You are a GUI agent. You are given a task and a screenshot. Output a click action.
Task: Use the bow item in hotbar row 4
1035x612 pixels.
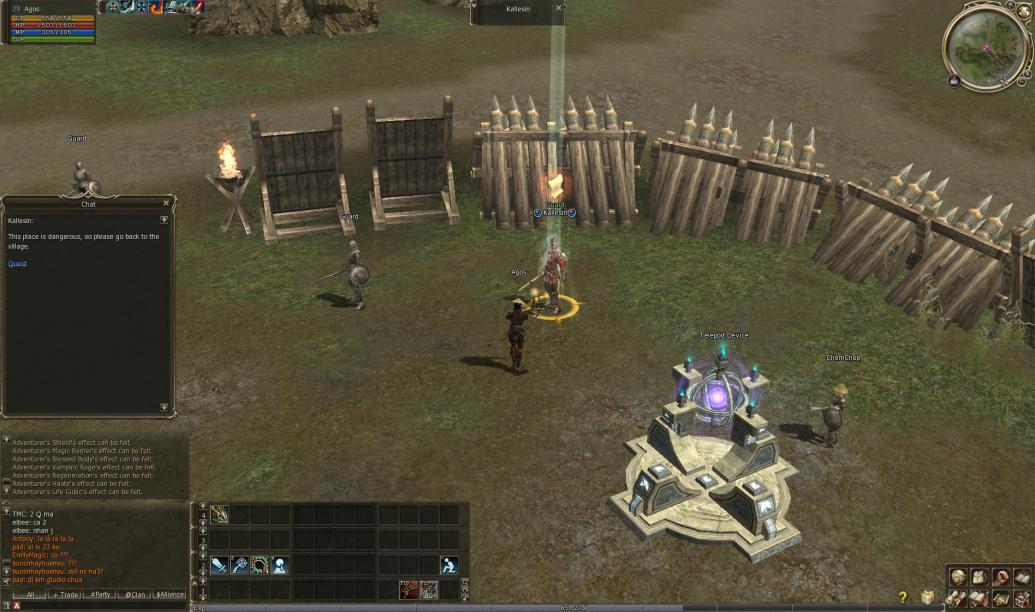pos(219,514)
